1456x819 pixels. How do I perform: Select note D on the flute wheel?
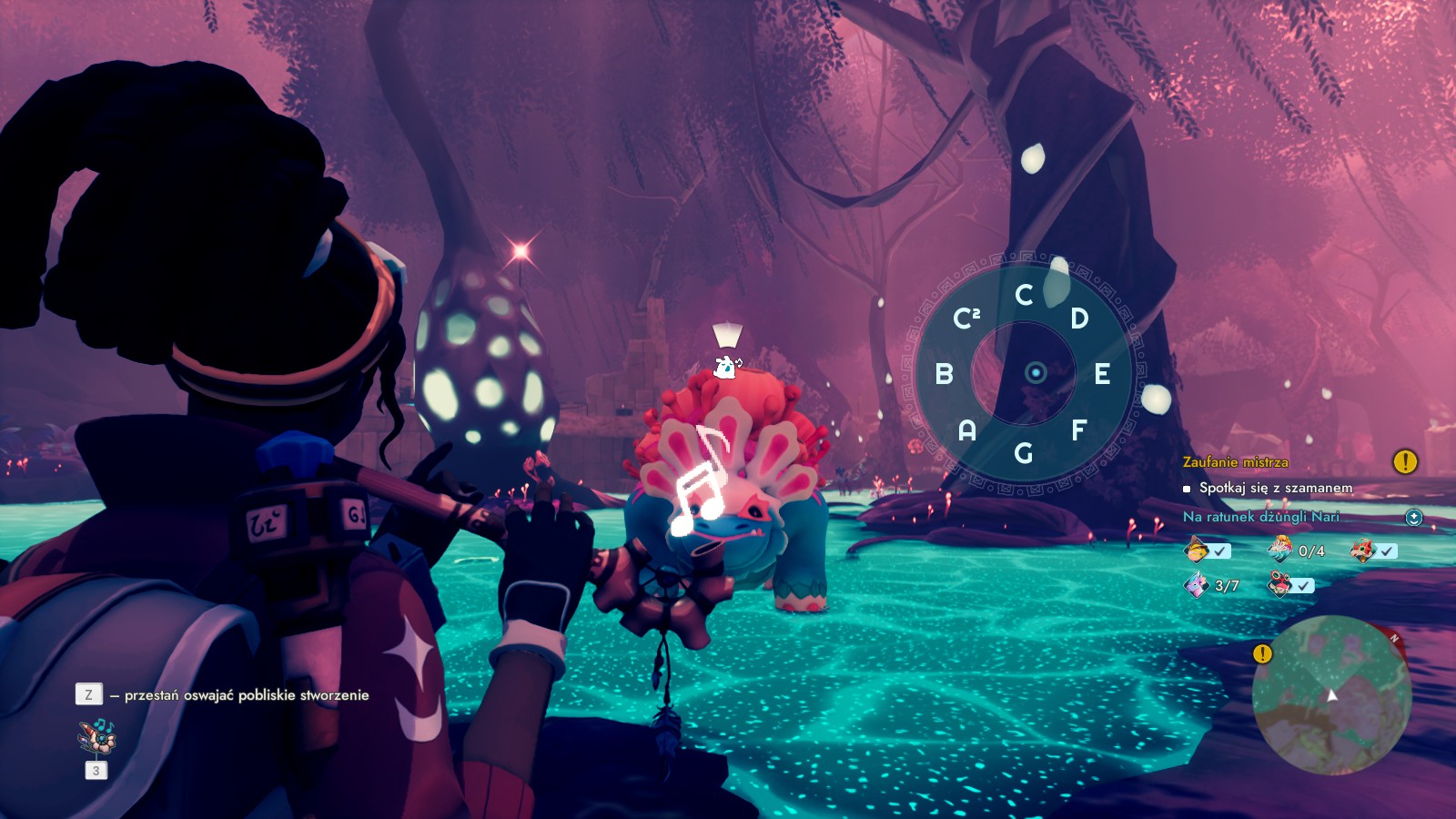[1079, 318]
